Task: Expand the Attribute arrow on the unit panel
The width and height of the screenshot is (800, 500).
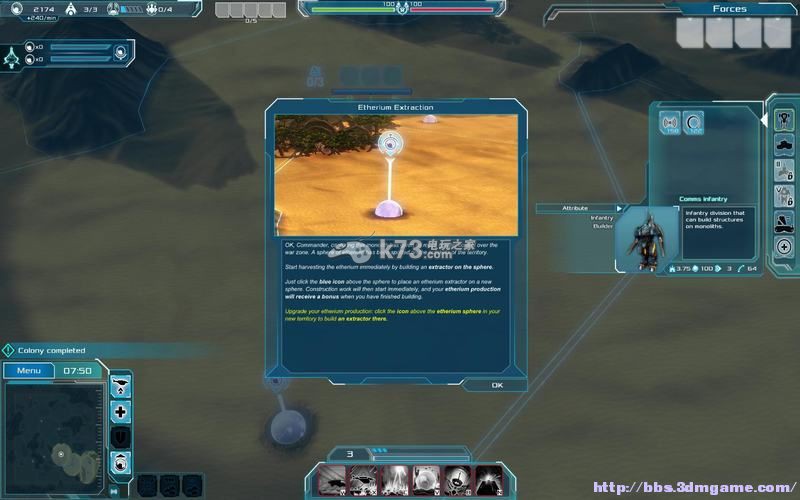Action: point(619,208)
